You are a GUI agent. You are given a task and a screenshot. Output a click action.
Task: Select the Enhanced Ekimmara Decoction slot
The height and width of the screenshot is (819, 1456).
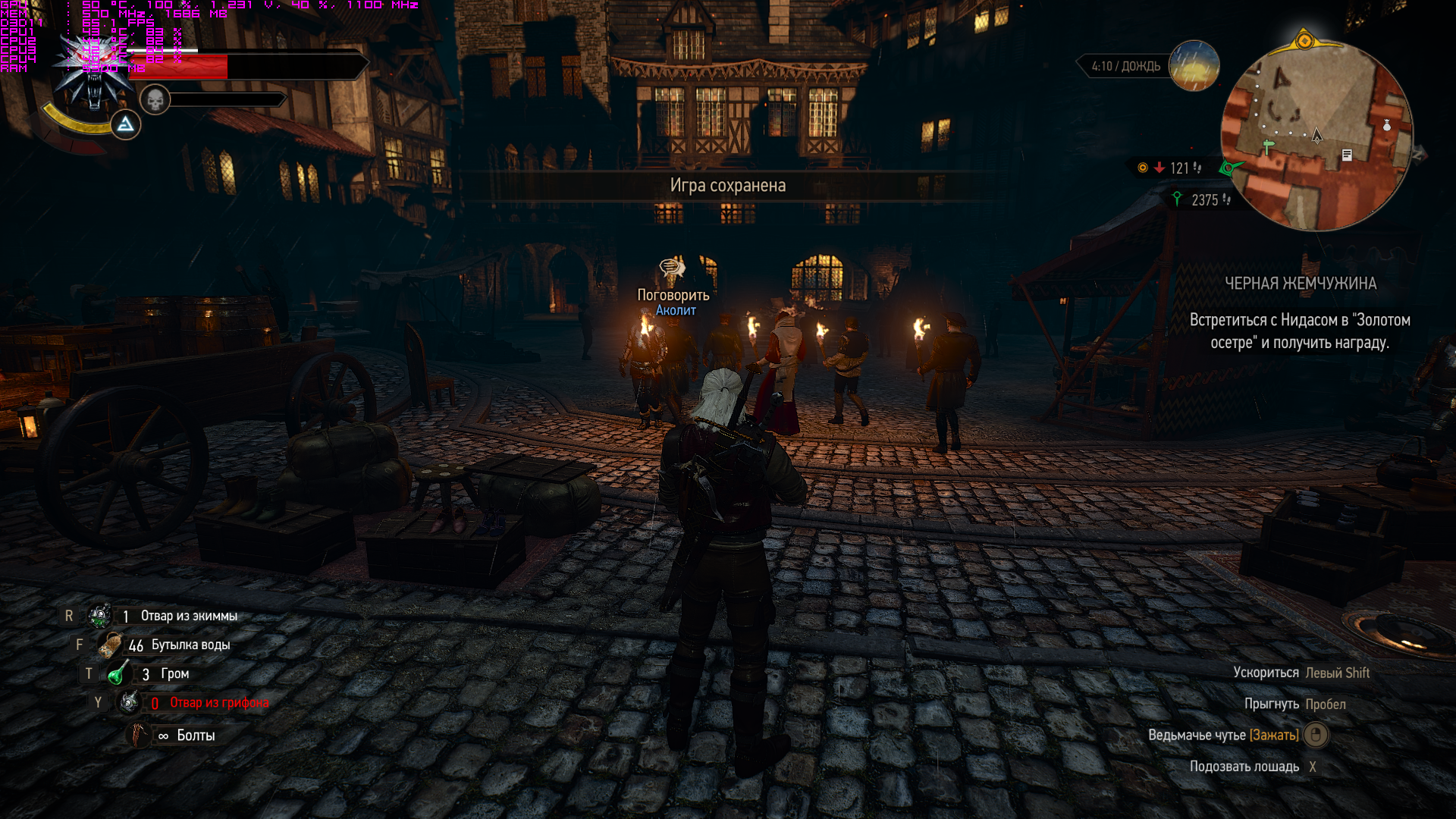point(100,616)
